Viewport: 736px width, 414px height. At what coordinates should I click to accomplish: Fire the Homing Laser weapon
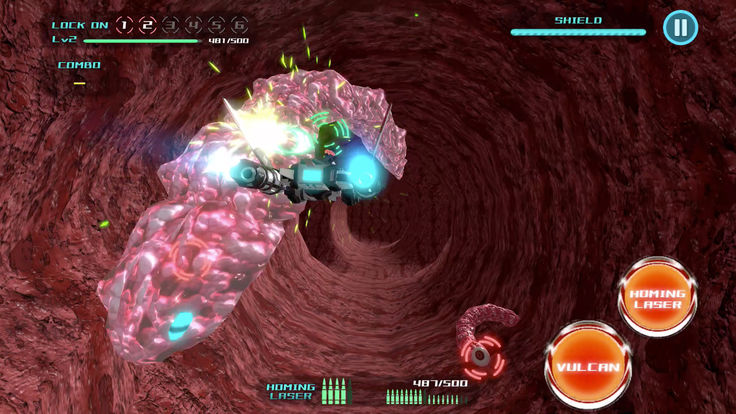[x=657, y=298]
